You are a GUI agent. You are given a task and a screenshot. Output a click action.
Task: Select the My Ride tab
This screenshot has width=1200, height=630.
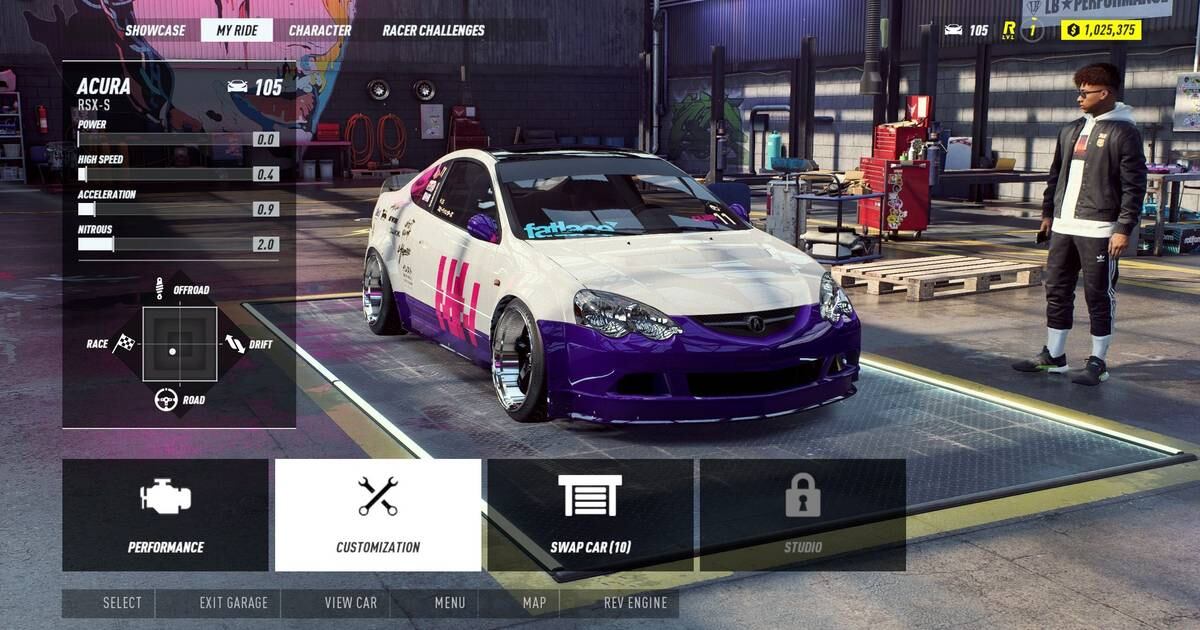(x=237, y=30)
